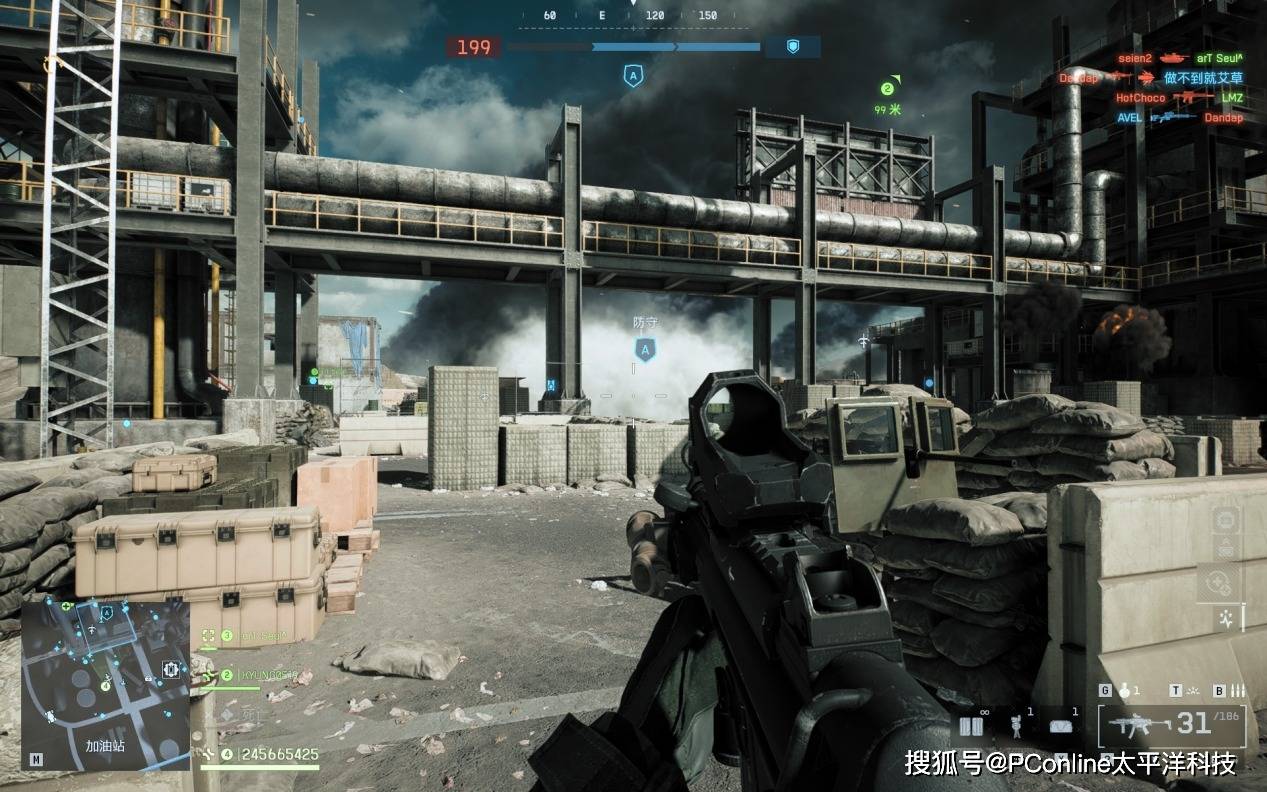Click the objective A shield under the progress bar

coord(632,75)
